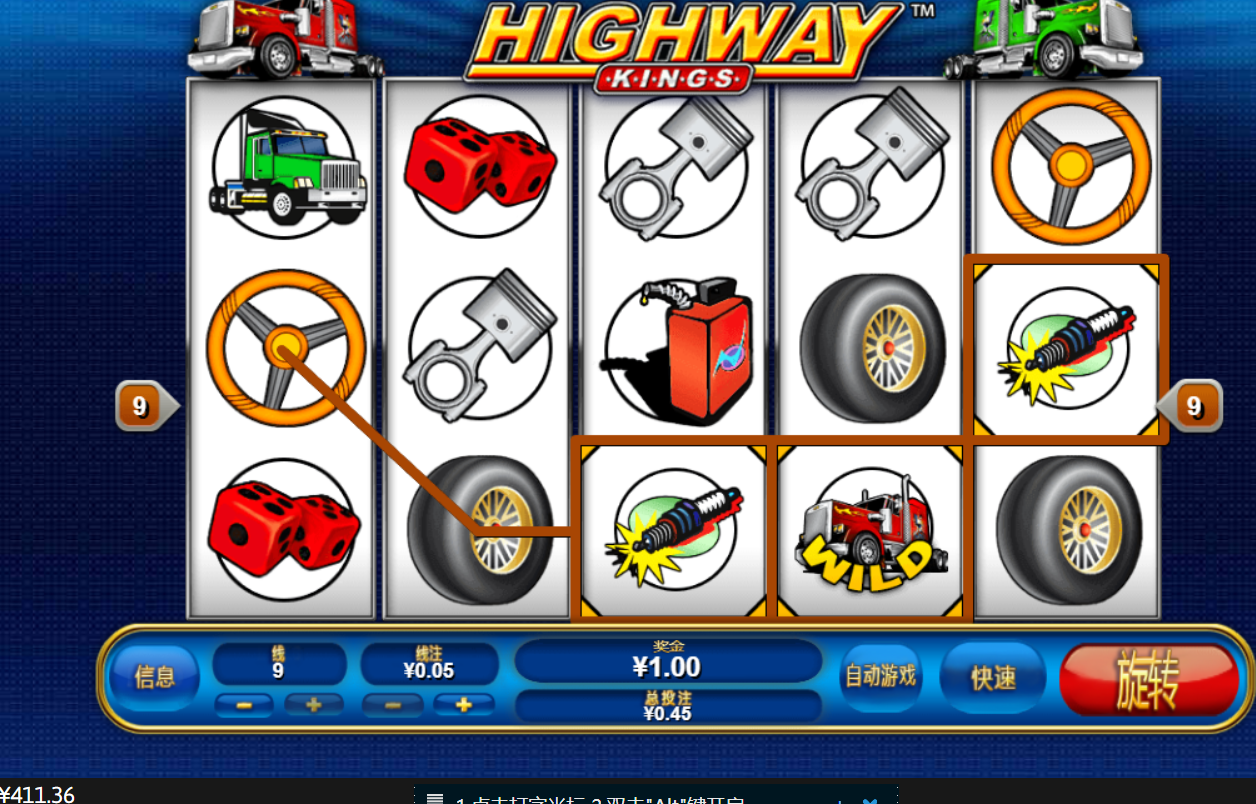Image resolution: width=1256 pixels, height=804 pixels.
Task: Lower the line bet (线注) amount
Action: click(391, 705)
